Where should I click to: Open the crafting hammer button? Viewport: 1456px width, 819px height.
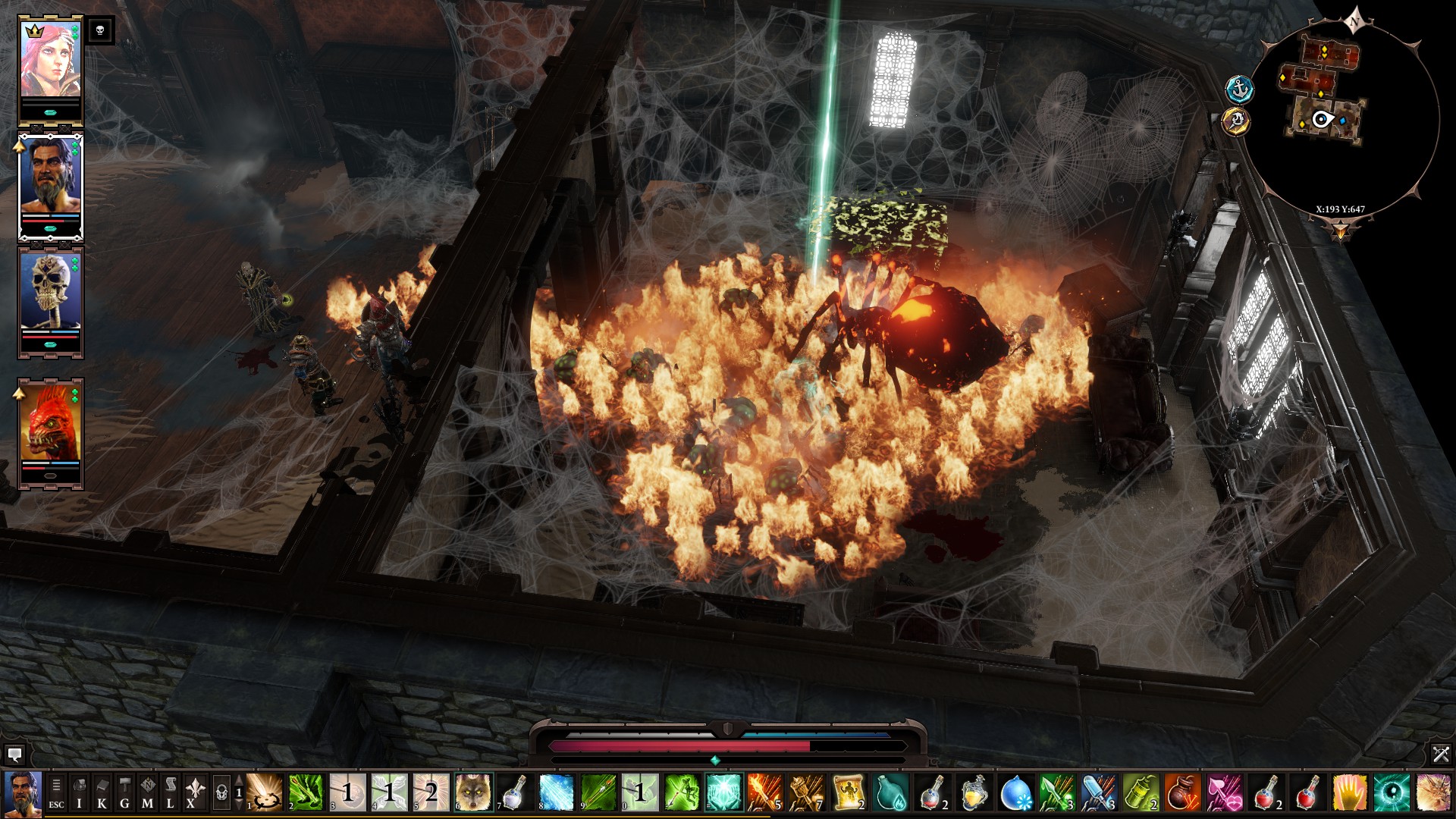(124, 793)
